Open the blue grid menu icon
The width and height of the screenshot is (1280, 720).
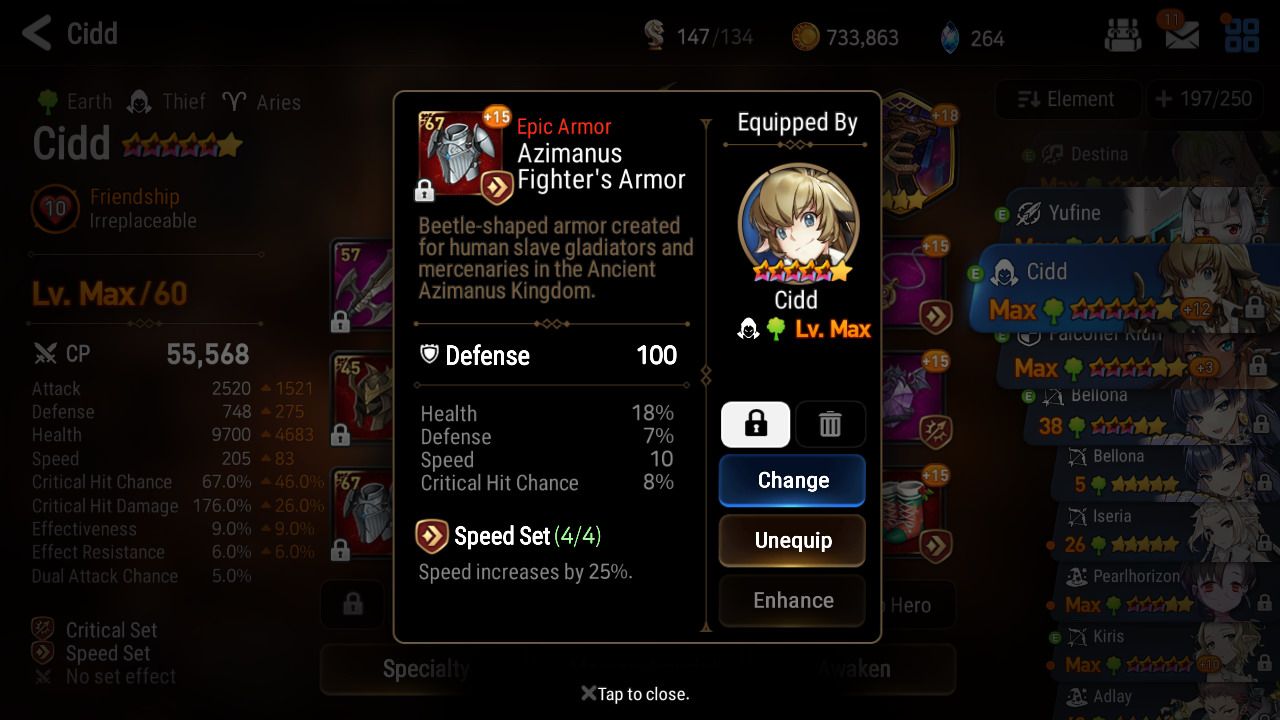pos(1241,36)
